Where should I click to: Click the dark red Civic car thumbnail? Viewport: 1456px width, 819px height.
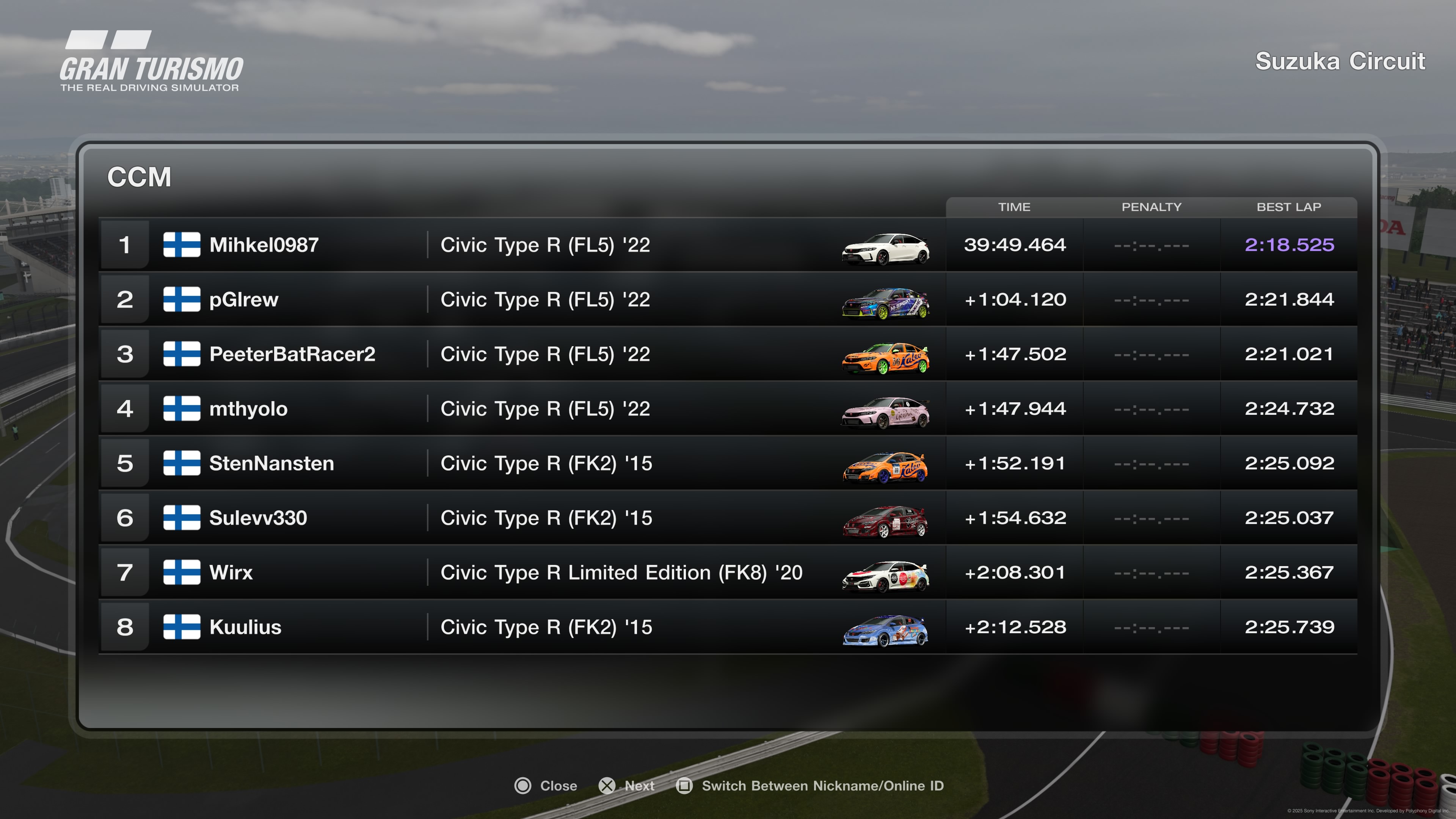[885, 522]
